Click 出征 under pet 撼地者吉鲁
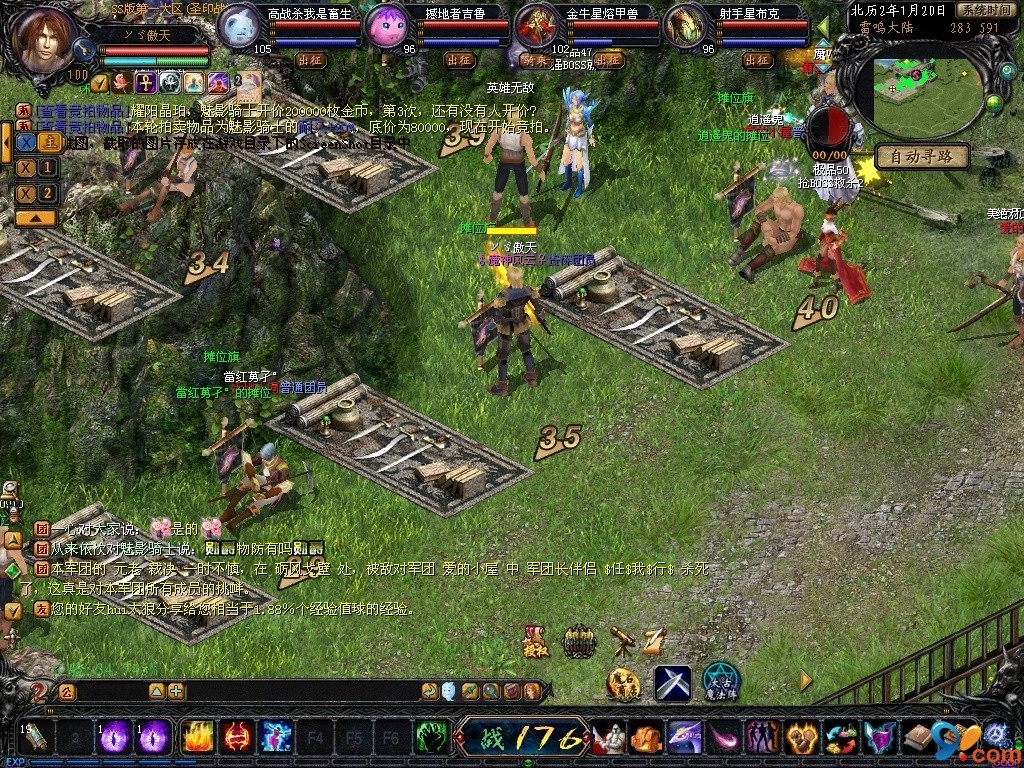1024x768 pixels. coord(459,60)
